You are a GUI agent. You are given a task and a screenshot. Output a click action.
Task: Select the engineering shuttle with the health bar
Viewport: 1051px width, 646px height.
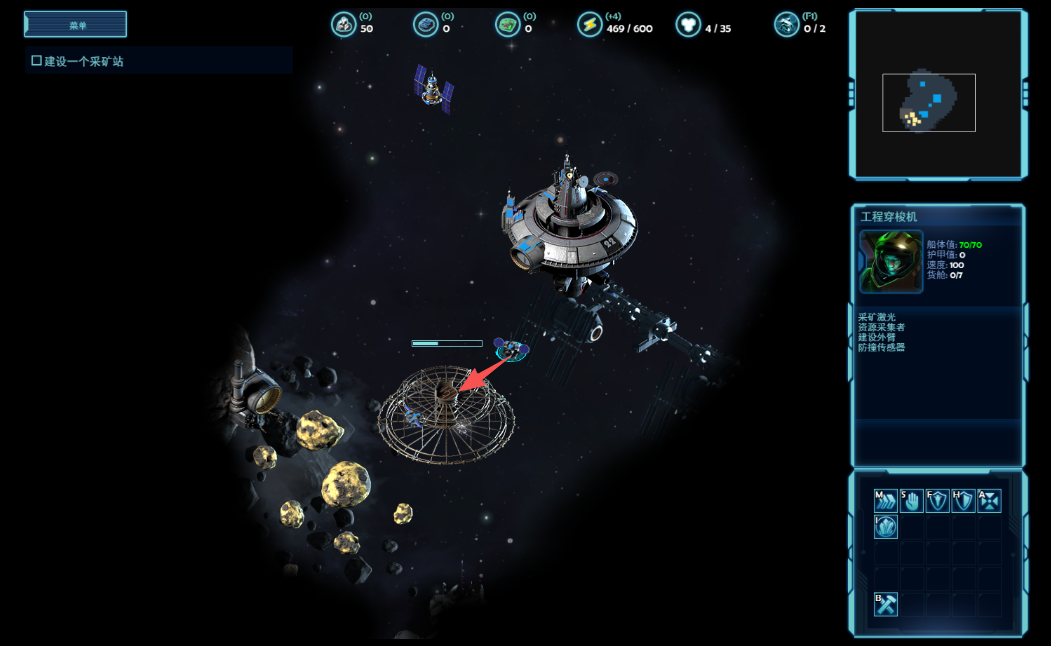pyautogui.click(x=511, y=350)
